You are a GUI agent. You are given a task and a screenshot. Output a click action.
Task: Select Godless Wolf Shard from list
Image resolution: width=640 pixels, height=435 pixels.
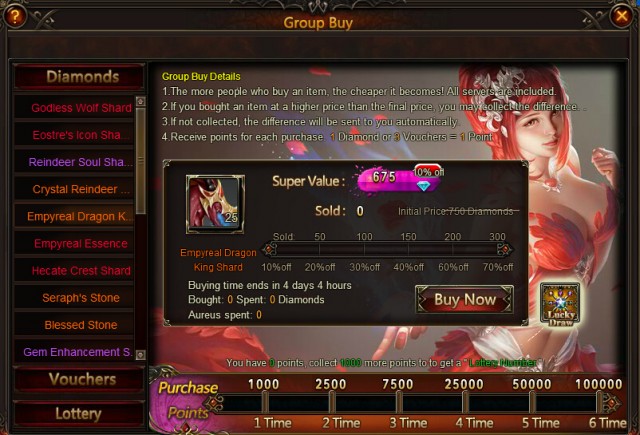80,108
